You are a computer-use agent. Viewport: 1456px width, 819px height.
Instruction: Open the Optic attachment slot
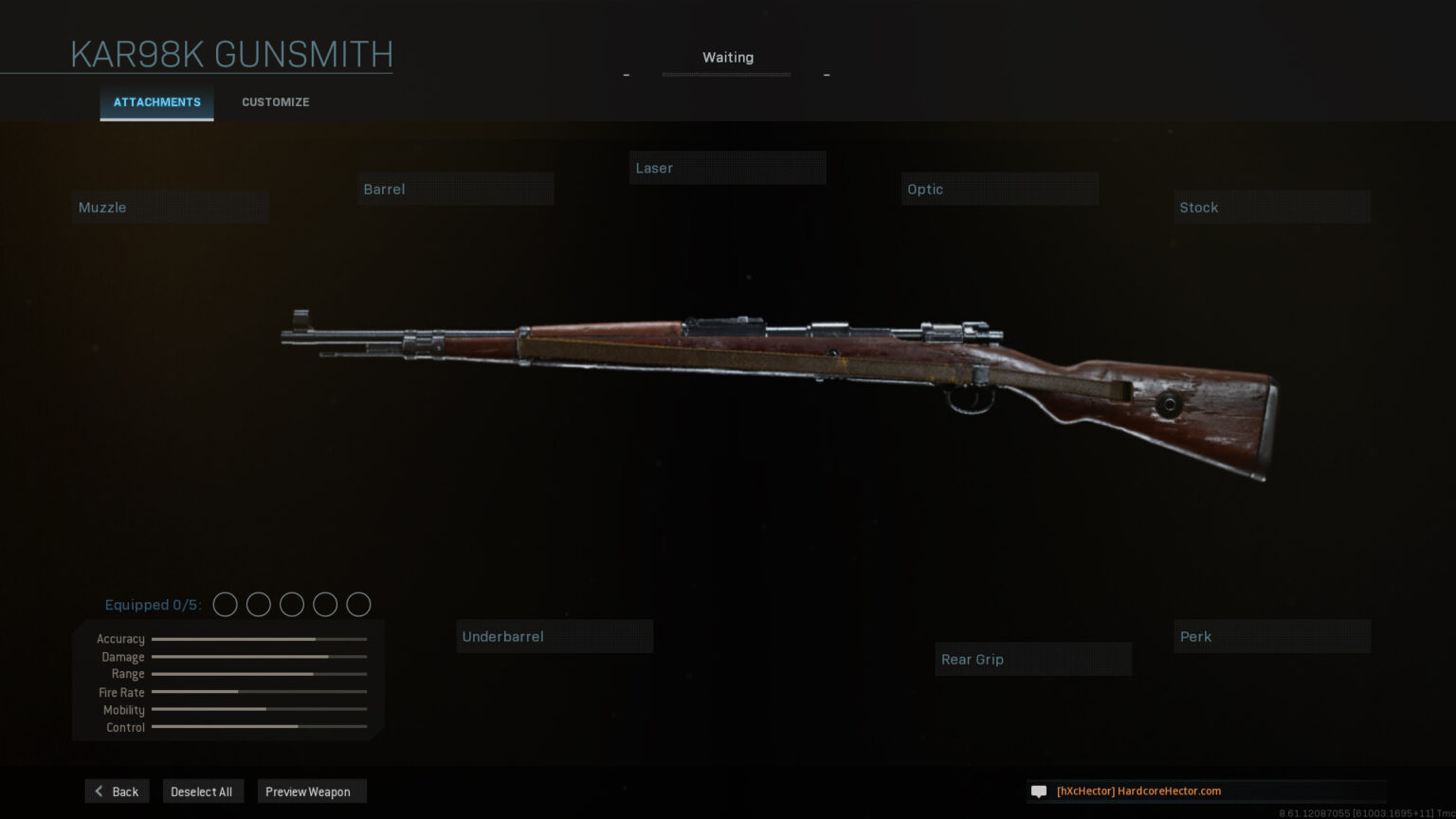click(x=999, y=188)
